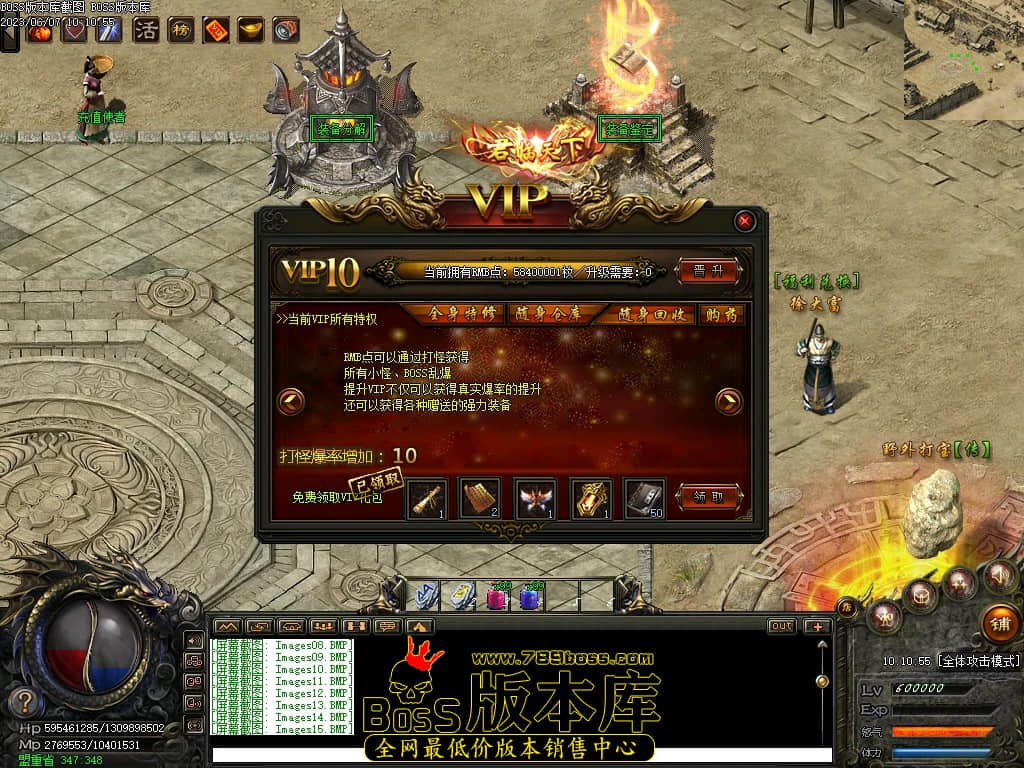This screenshot has height=768, width=1024.
Task: Select the book reward with quantity 50
Action: (644, 498)
